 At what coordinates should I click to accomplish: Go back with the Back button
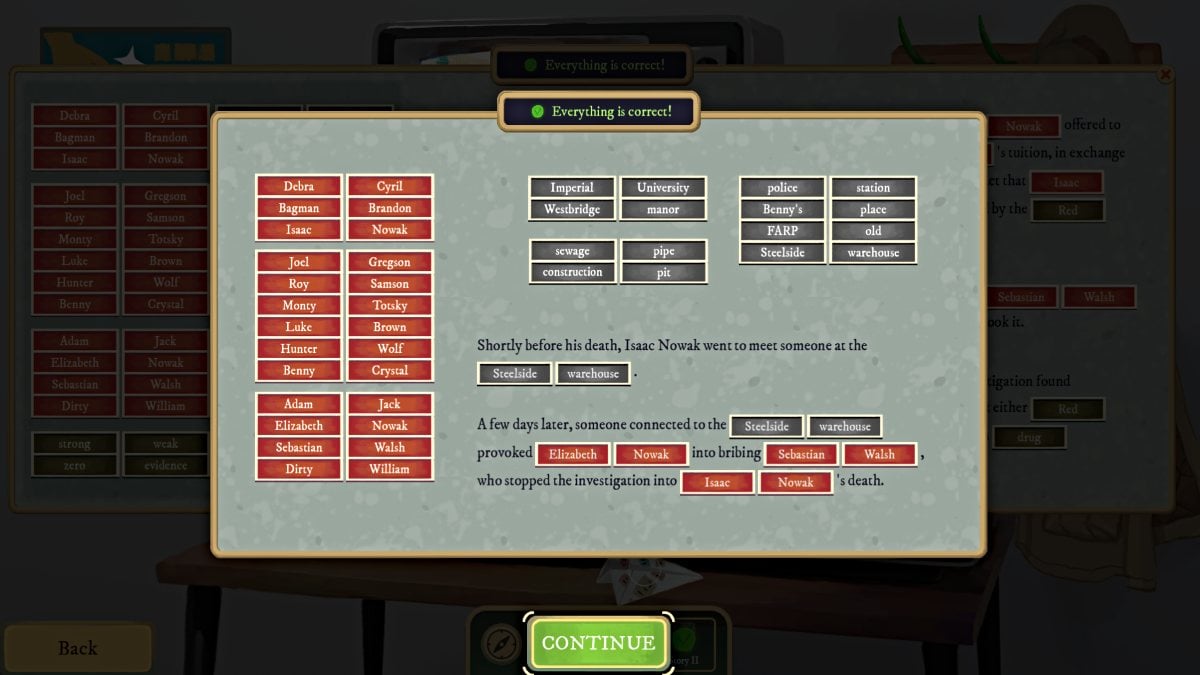tap(77, 648)
